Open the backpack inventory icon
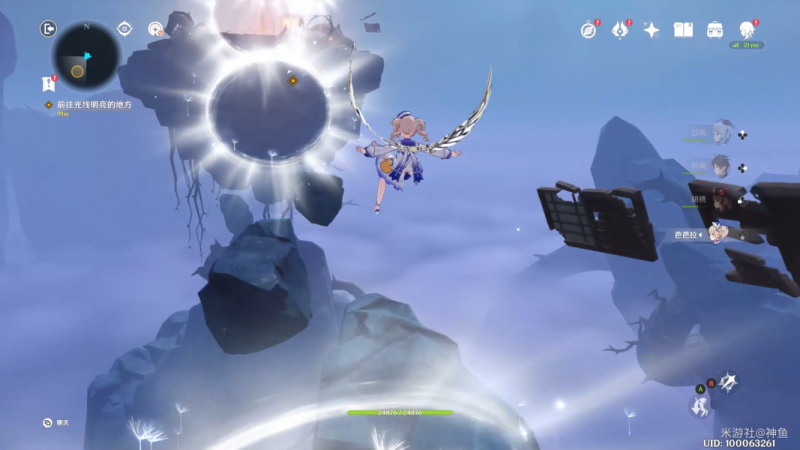Image resolution: width=800 pixels, height=450 pixels. click(715, 30)
